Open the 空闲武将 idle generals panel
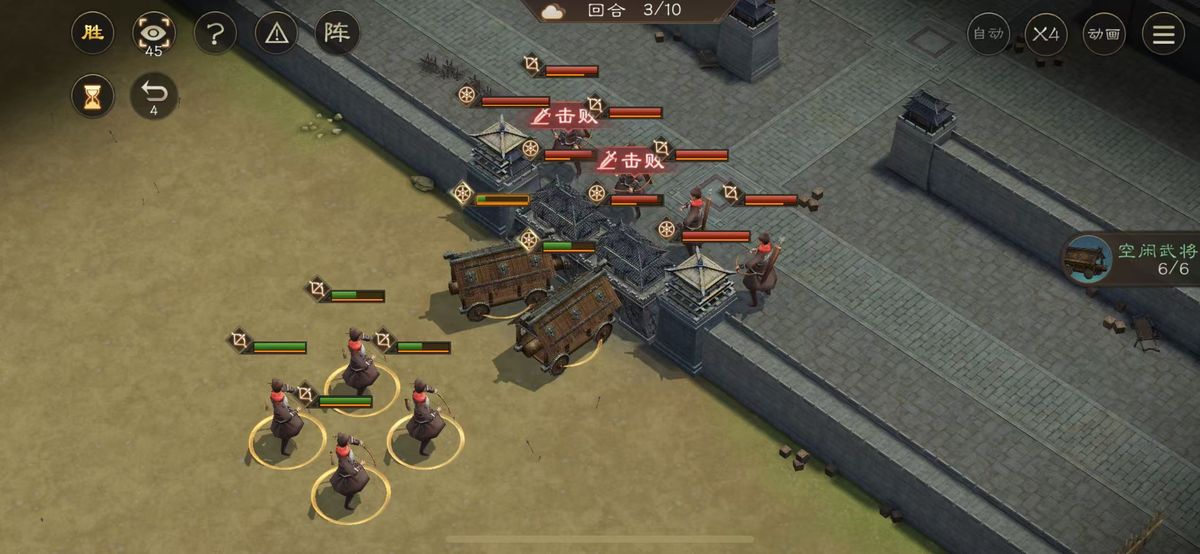 [1132, 259]
